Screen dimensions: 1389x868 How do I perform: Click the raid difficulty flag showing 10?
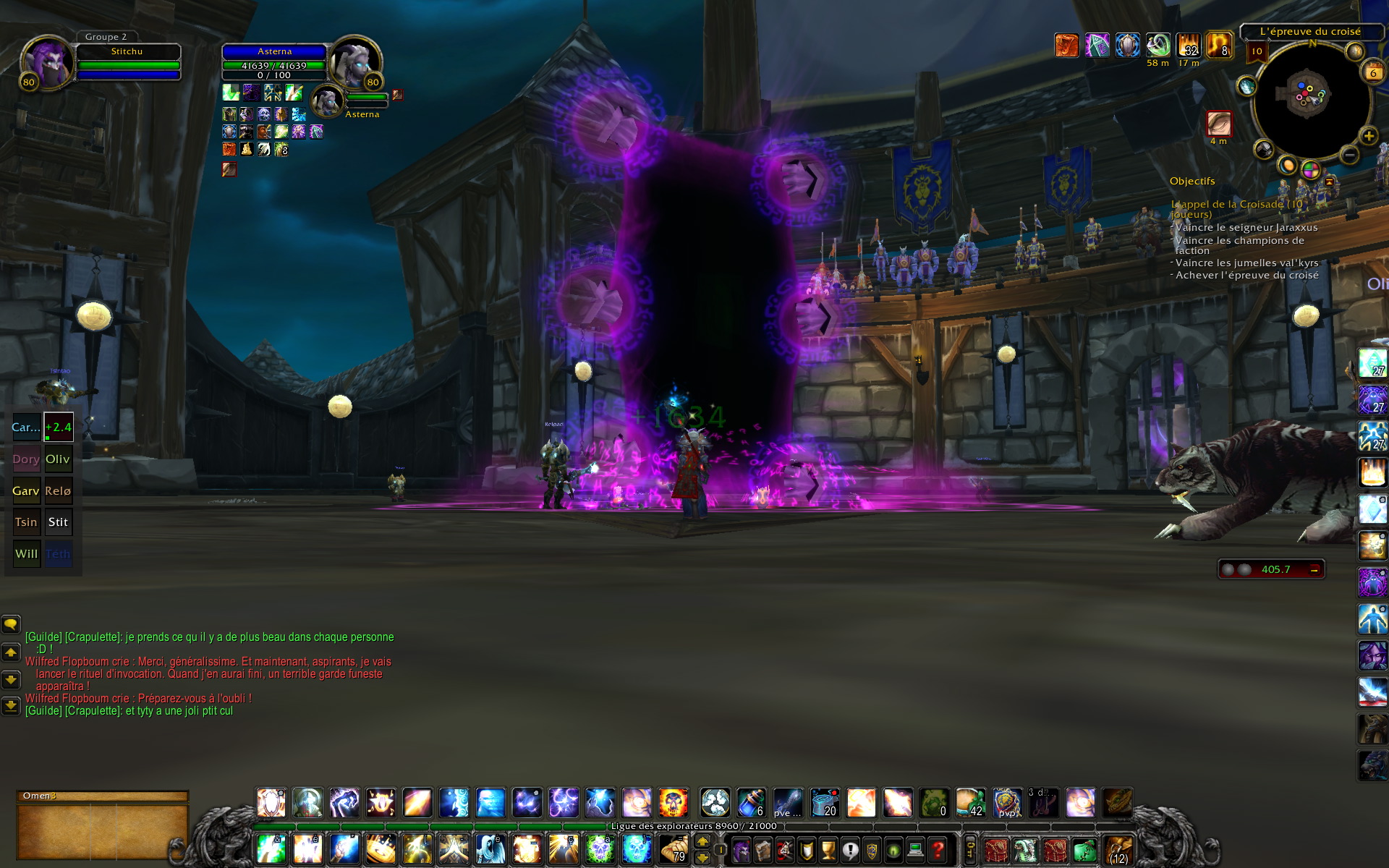click(x=1257, y=51)
